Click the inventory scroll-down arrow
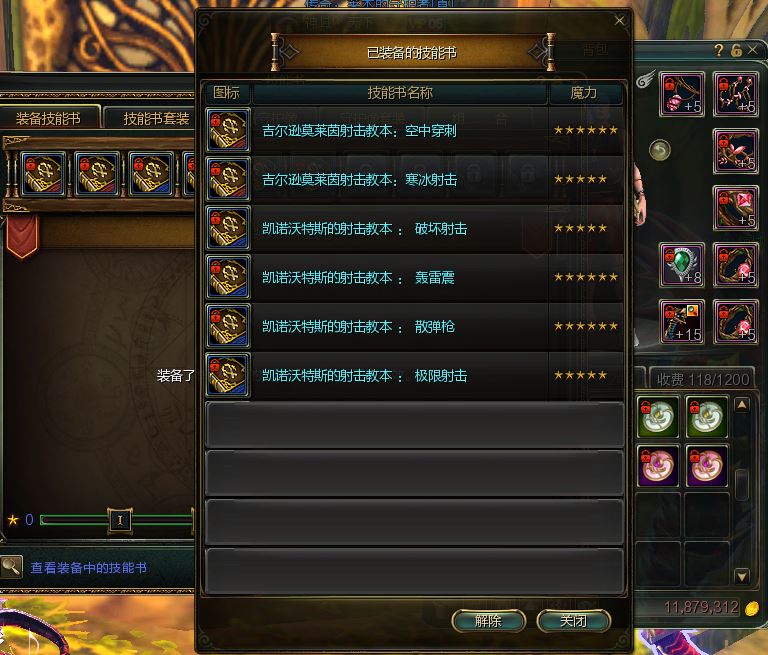Viewport: 768px width, 655px height. 741,576
